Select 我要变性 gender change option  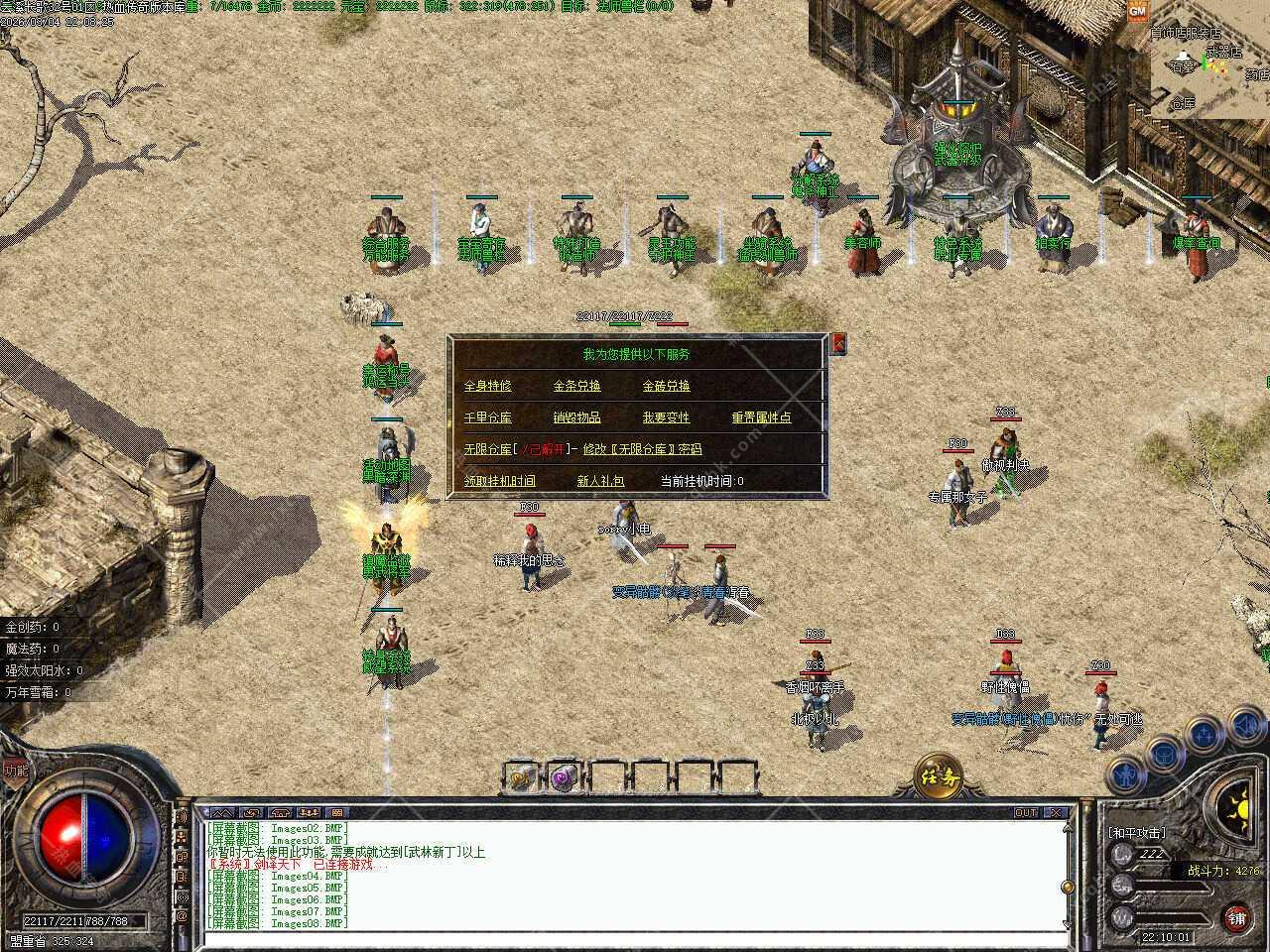tap(666, 417)
